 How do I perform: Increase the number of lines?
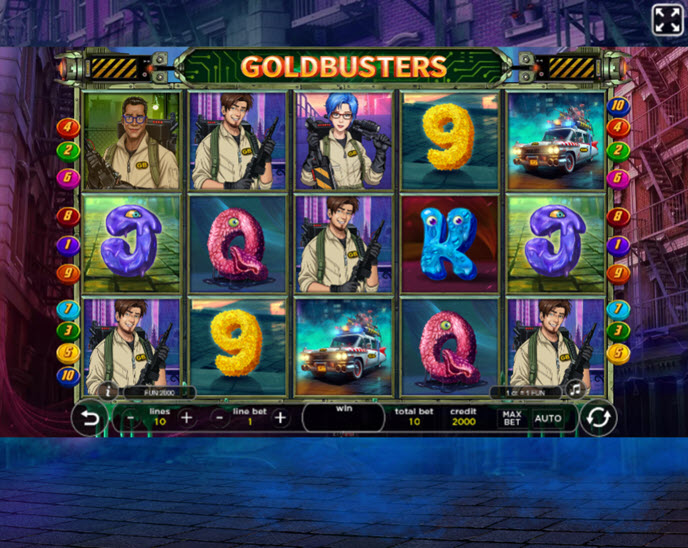coord(187,418)
